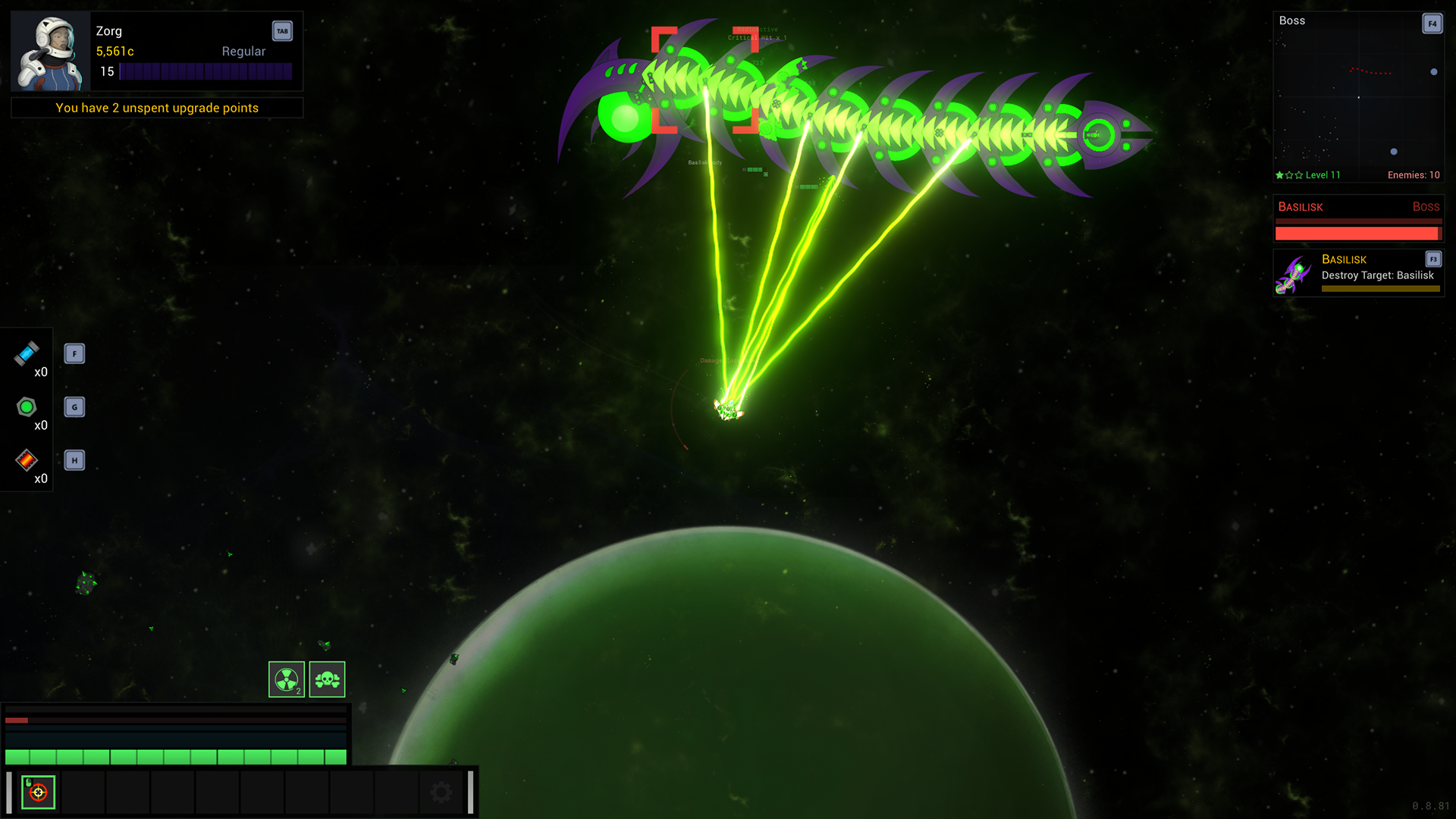Open the hotbar settings gear
The width and height of the screenshot is (1456, 819).
click(441, 791)
